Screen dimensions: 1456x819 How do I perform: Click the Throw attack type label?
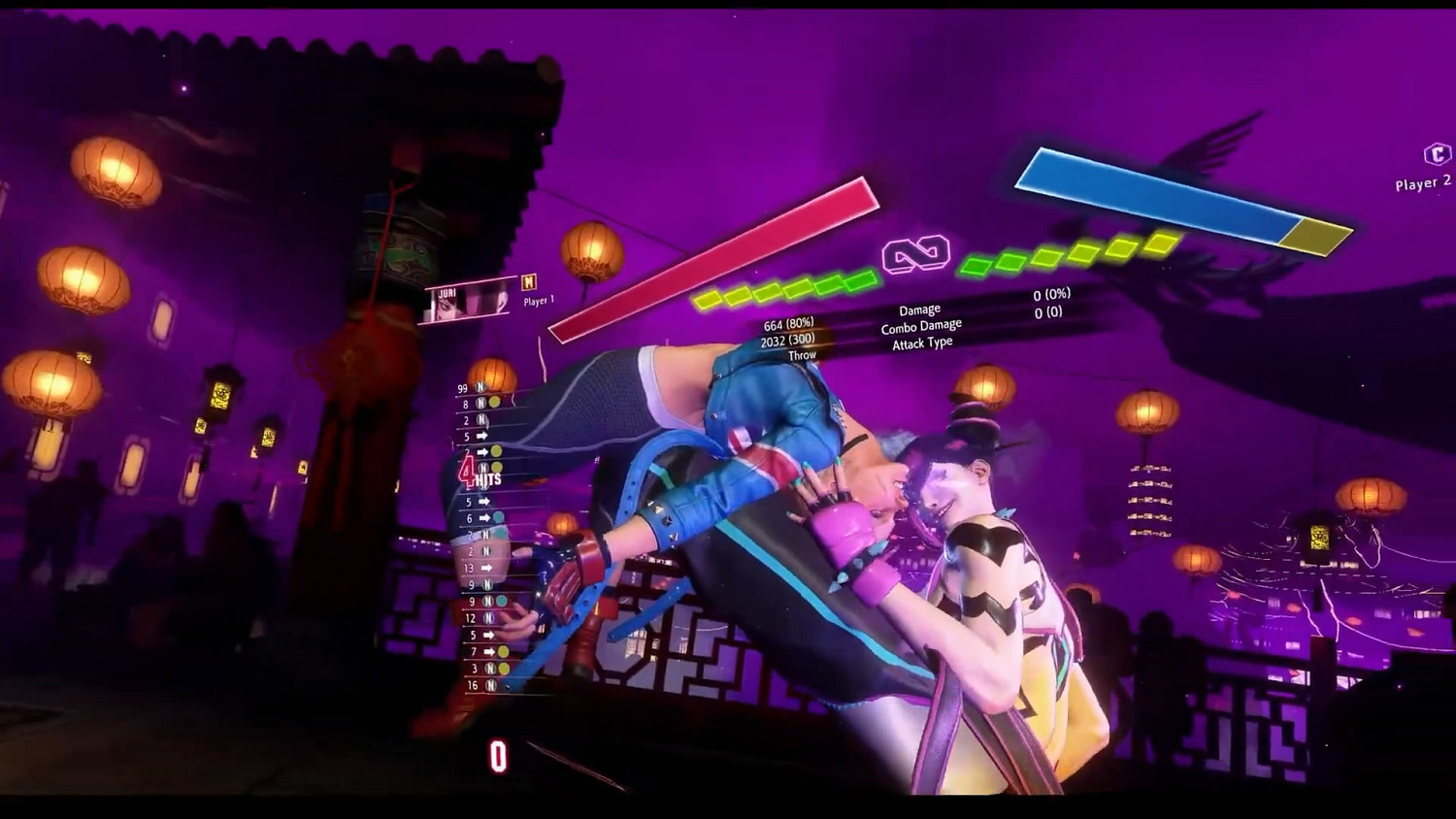pyautogui.click(x=802, y=353)
